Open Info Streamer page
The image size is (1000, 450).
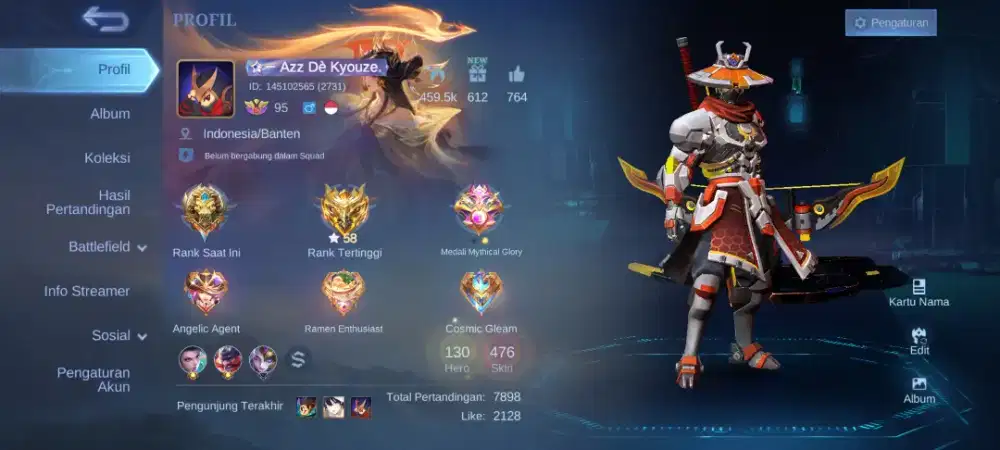click(87, 291)
